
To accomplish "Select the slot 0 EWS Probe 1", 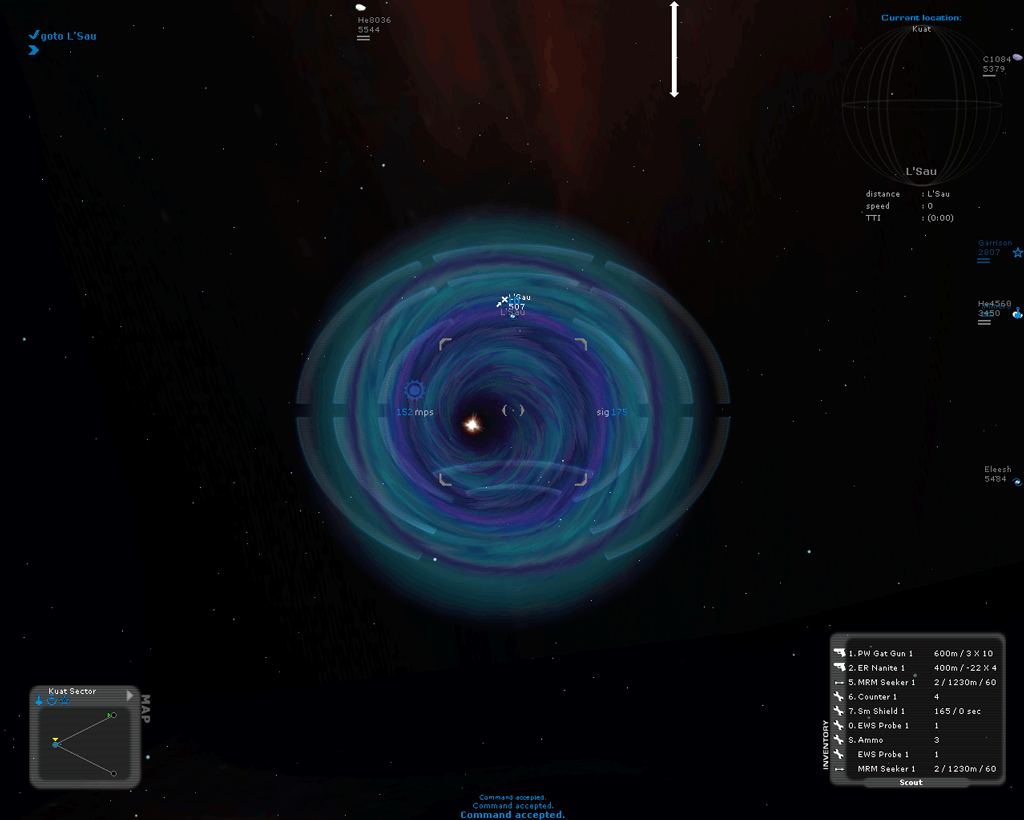I will (914, 726).
